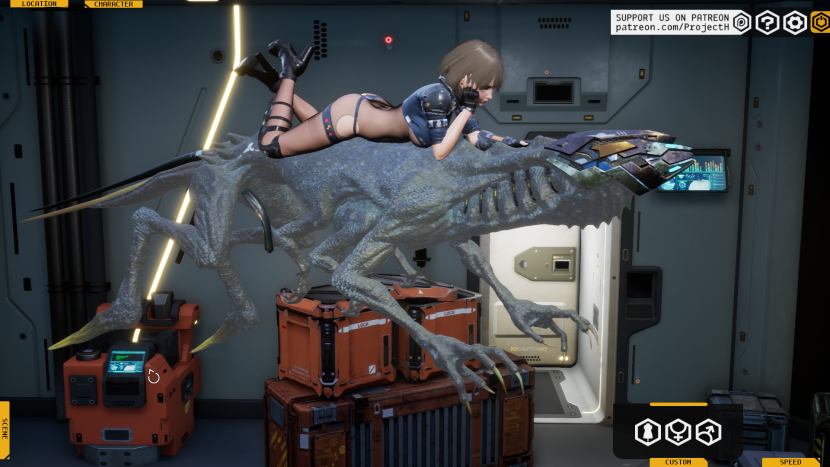Select the male symbol customization icon
Screen dimensions: 830x467
pos(708,432)
